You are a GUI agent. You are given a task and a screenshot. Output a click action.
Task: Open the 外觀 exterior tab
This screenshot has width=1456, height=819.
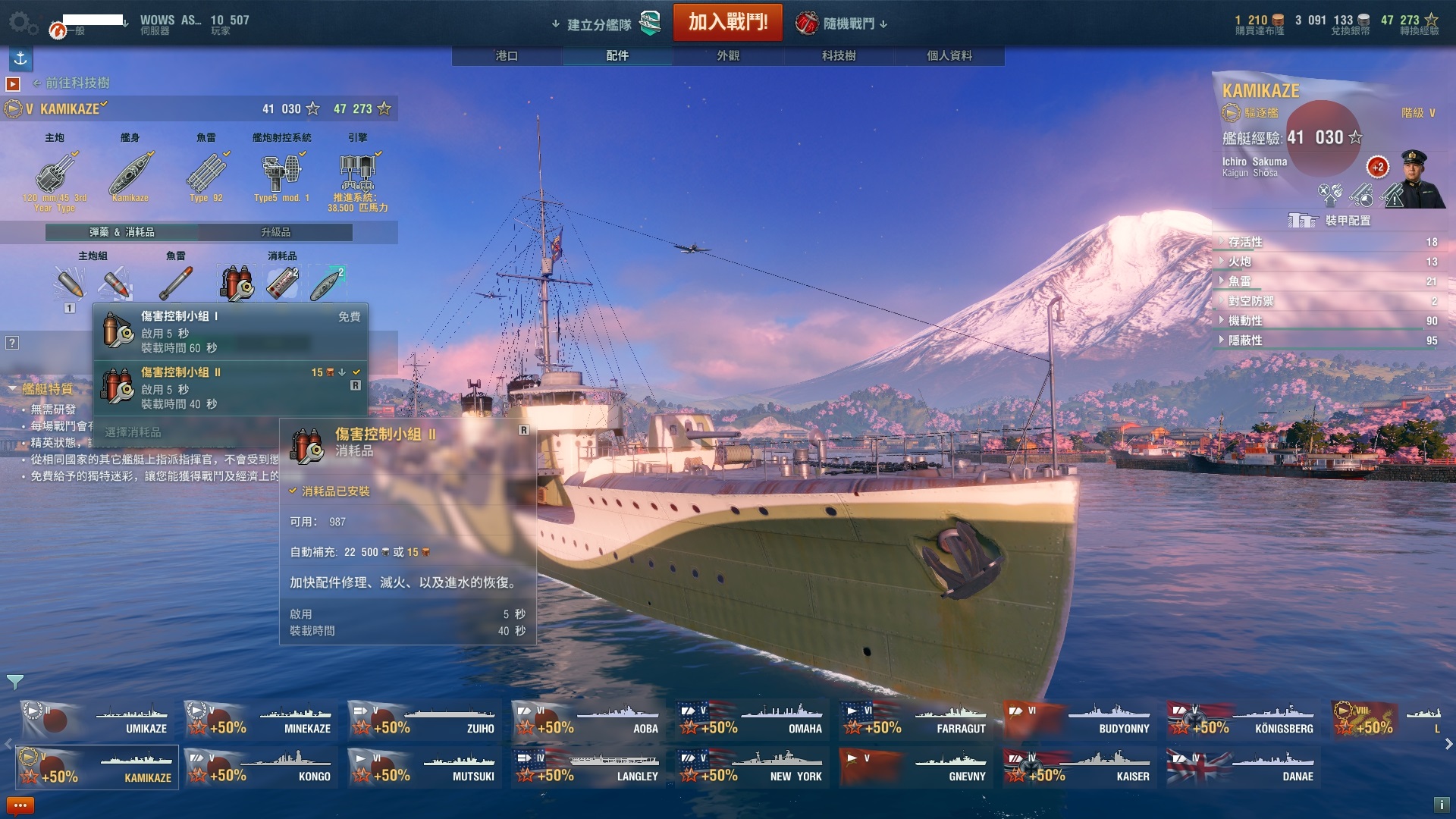click(728, 55)
